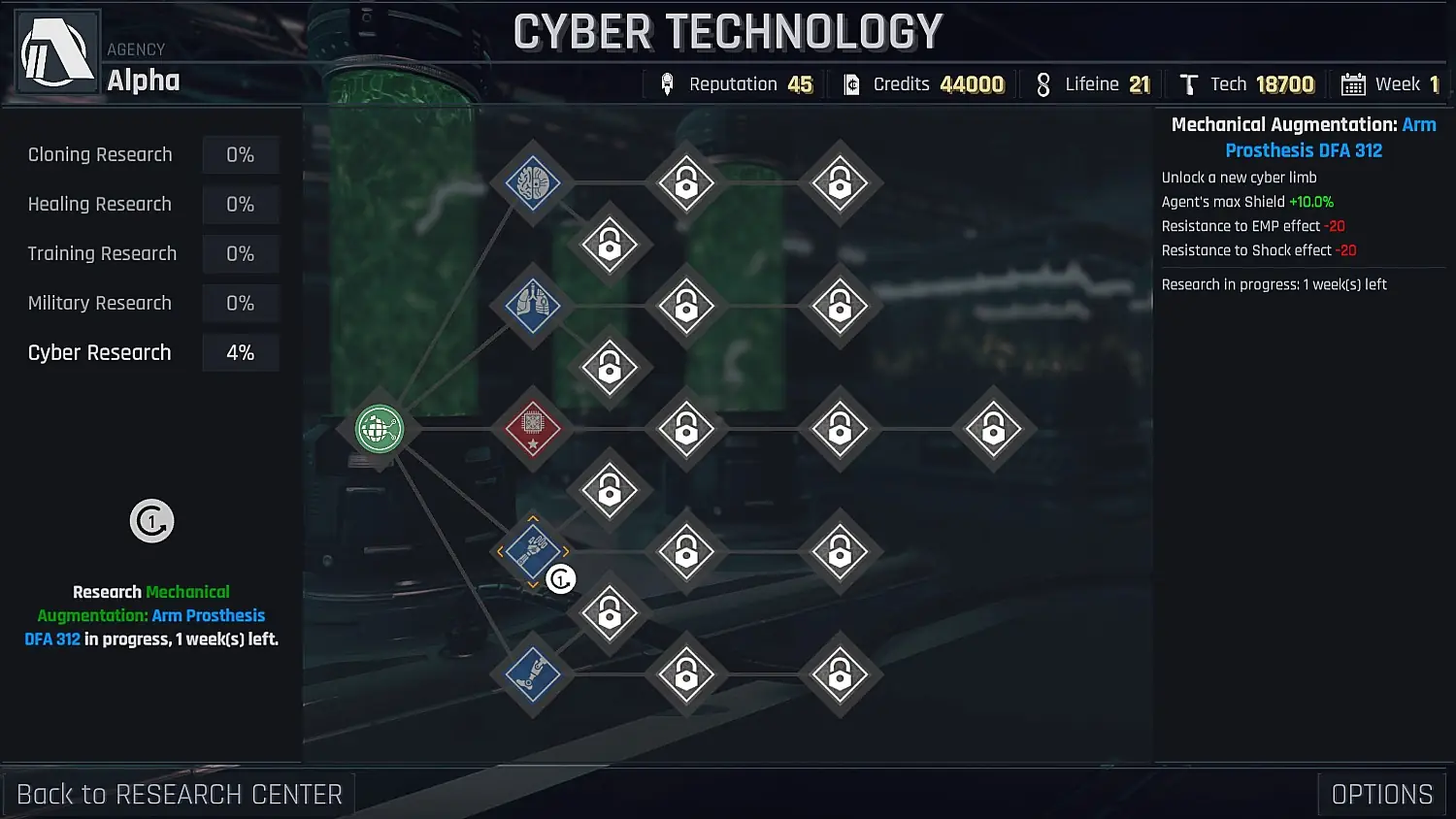
Task: Select the Arm Prosthesis DFA 312 node
Action: point(531,551)
